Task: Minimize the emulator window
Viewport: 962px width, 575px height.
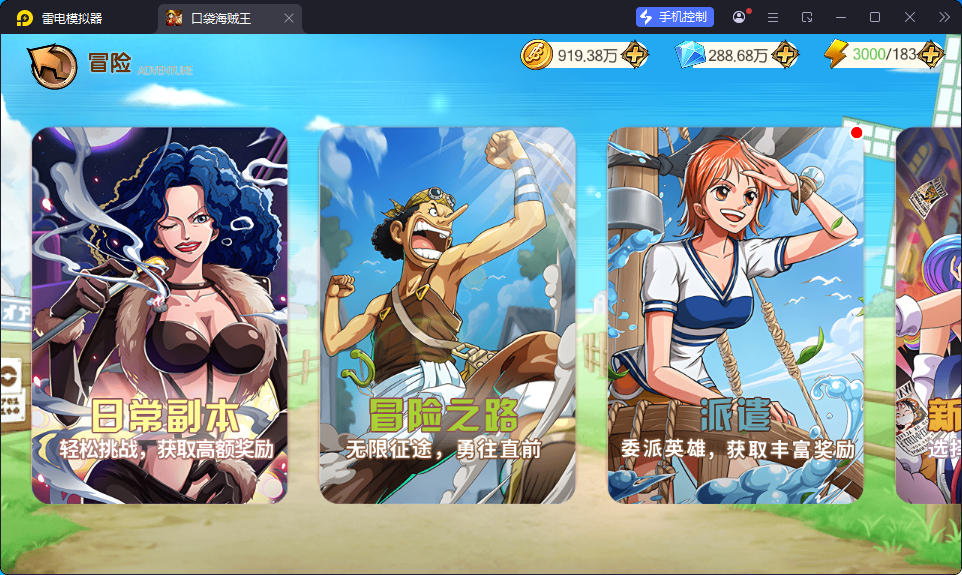Action: coord(841,17)
